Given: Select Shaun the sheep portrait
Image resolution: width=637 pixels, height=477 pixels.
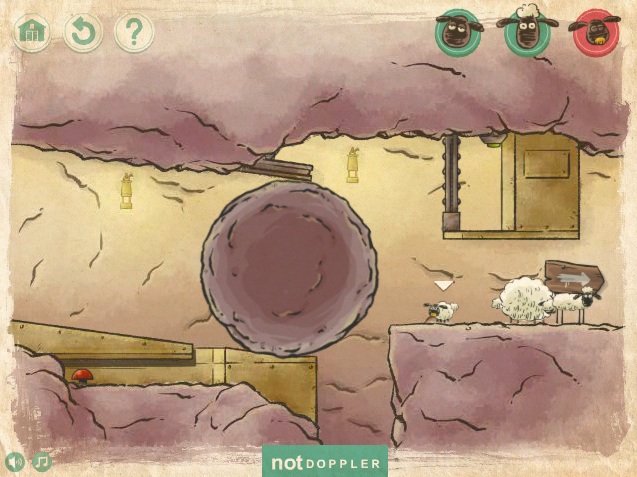Looking at the screenshot, I should tap(458, 33).
